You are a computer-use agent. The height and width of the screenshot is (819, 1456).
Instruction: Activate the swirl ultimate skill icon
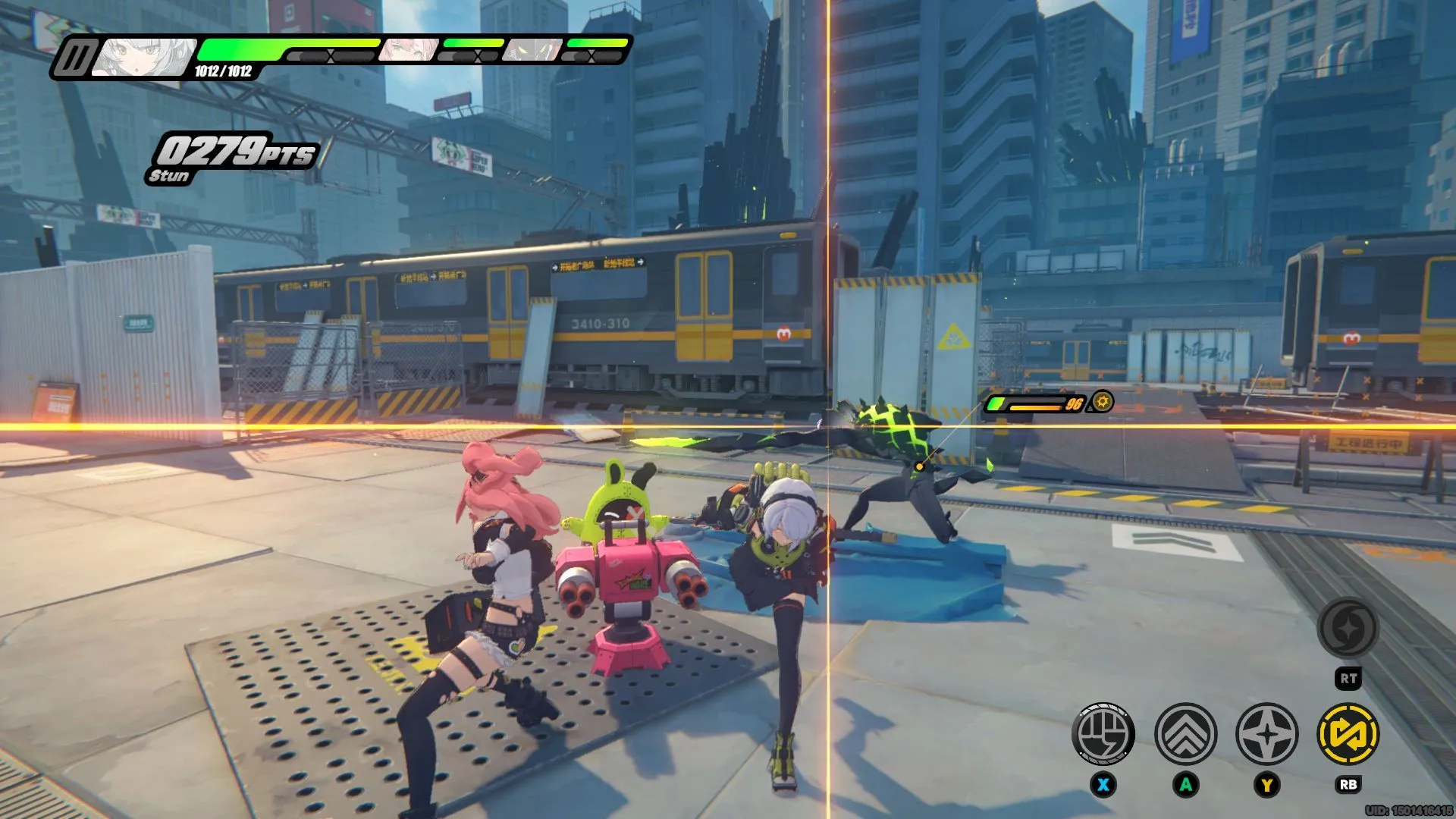(1348, 628)
